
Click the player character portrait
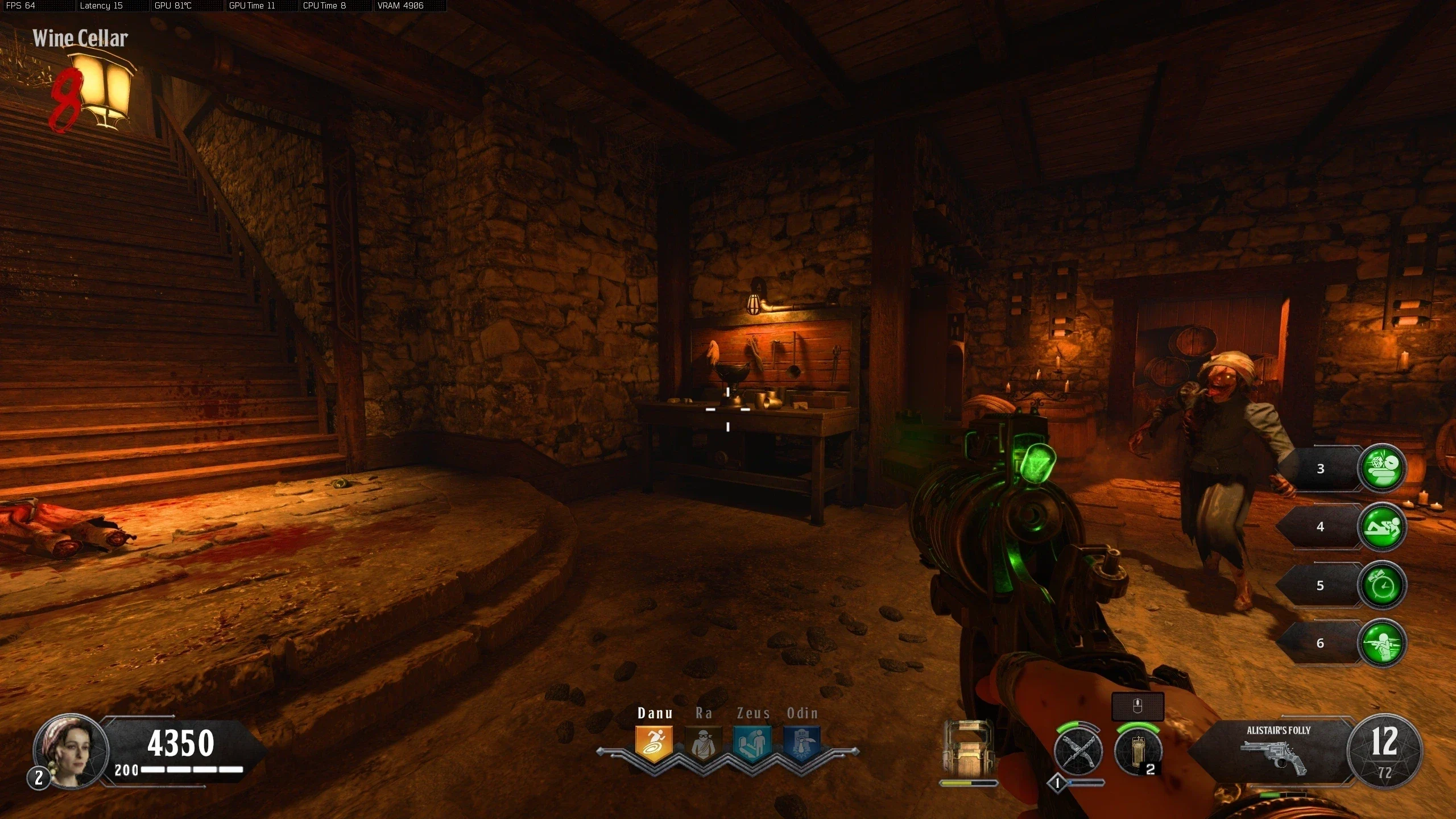(71, 751)
